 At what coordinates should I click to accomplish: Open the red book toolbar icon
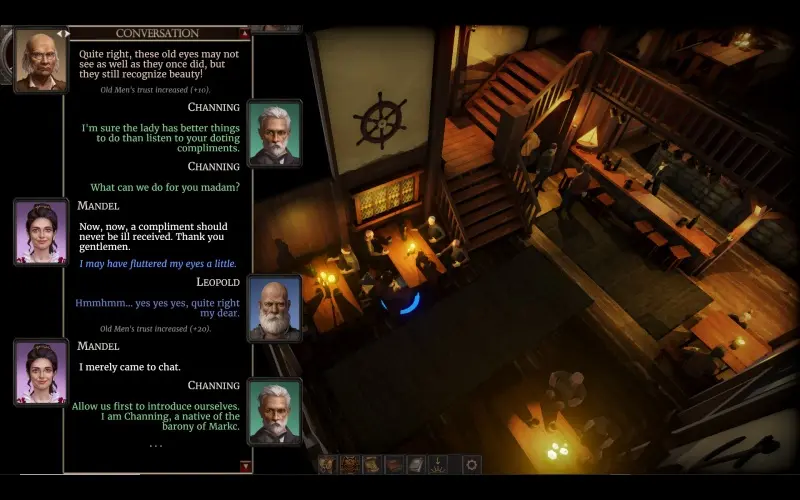pos(394,464)
